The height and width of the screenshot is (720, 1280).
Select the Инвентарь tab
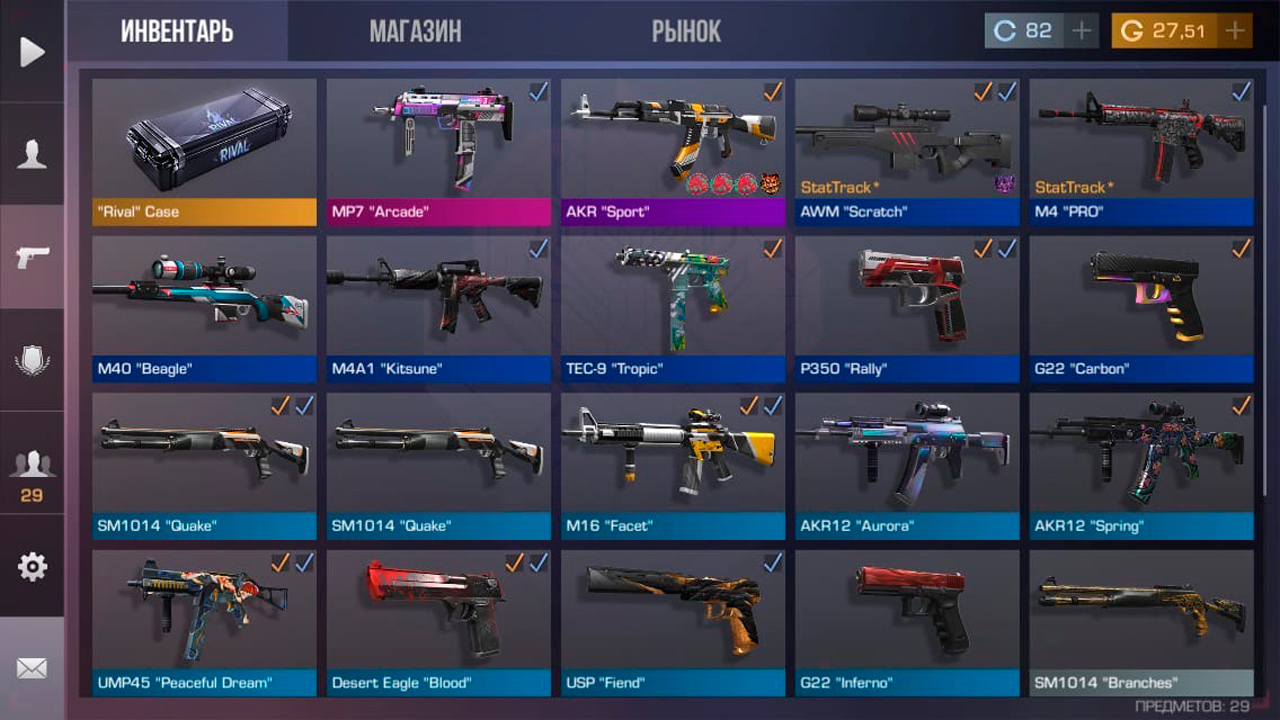[x=177, y=31]
